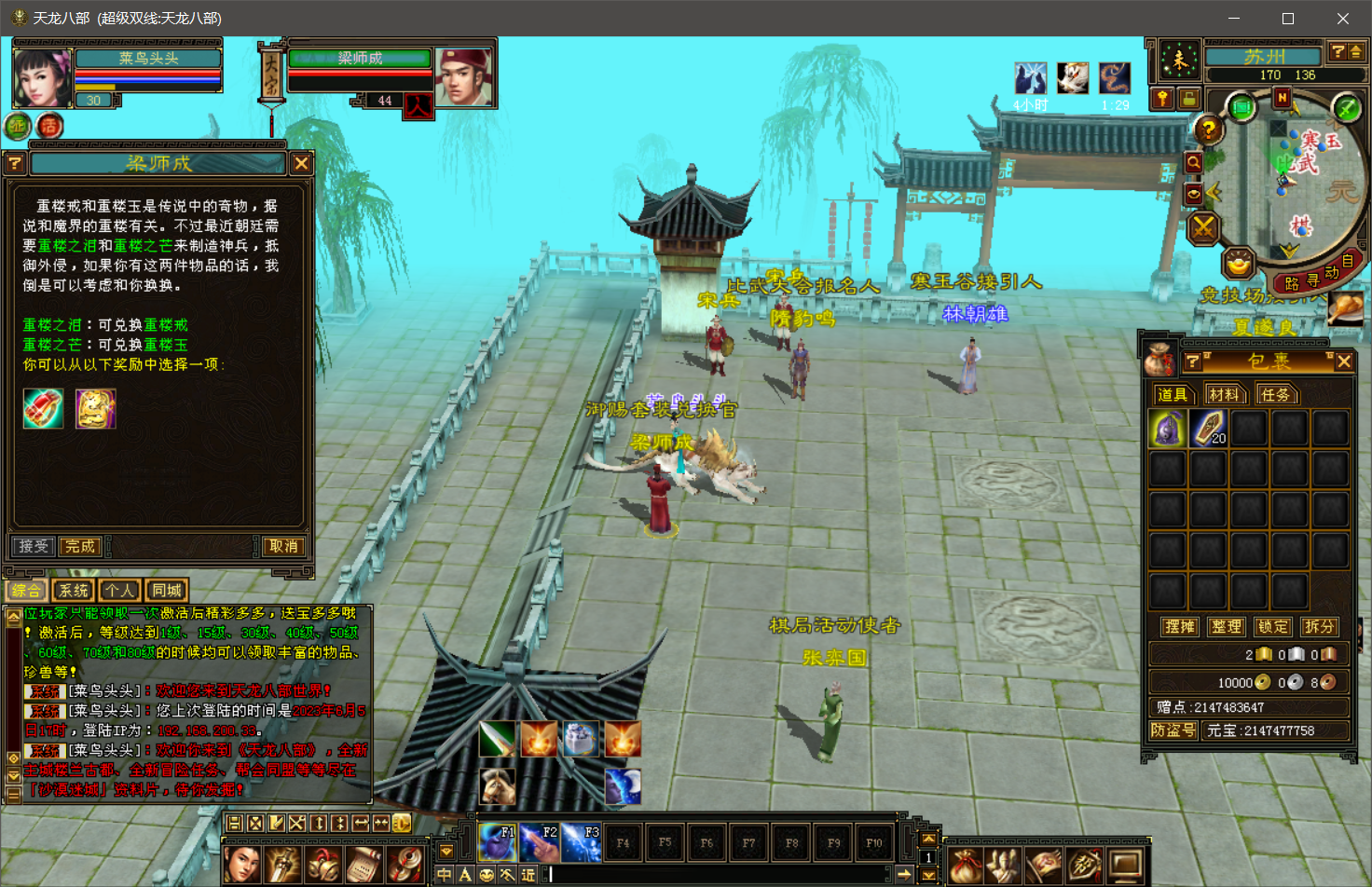Click the minimap magnifier search button
1372x887 pixels.
coord(1193,163)
